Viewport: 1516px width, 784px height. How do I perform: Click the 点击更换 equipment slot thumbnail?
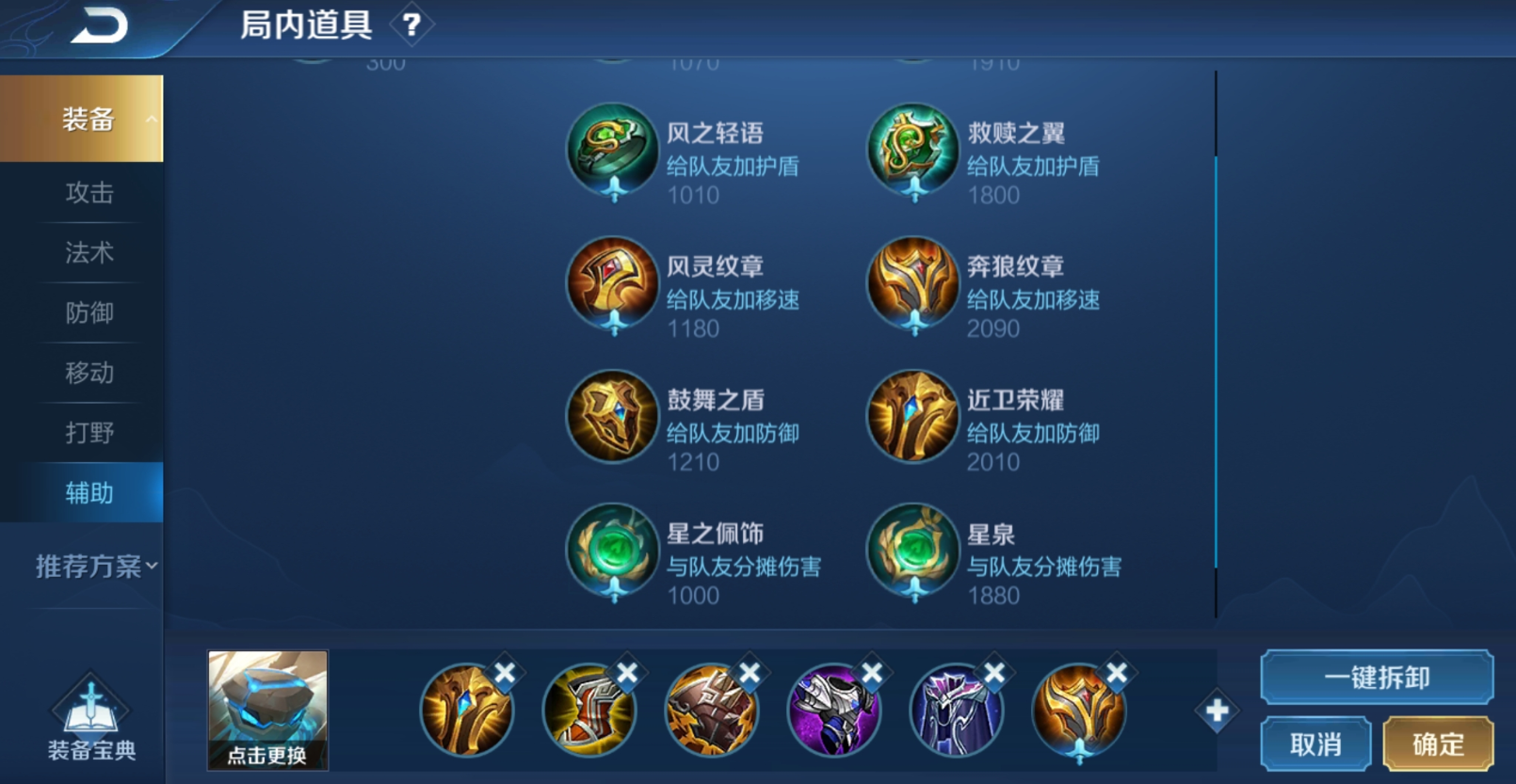pyautogui.click(x=266, y=710)
